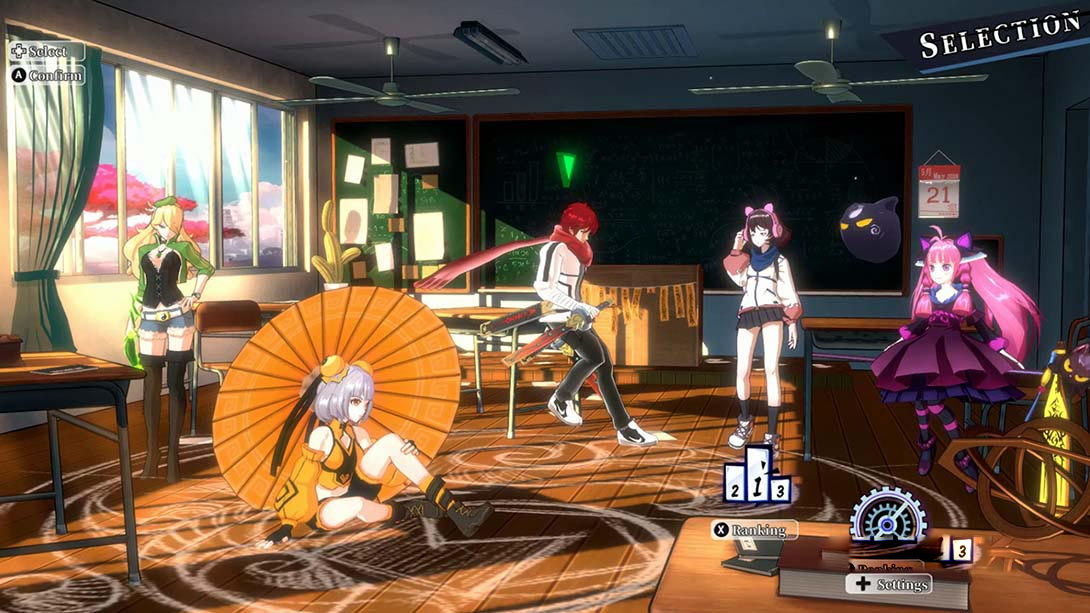The width and height of the screenshot is (1090, 613).
Task: Click the Ranking label
Action: (755, 530)
